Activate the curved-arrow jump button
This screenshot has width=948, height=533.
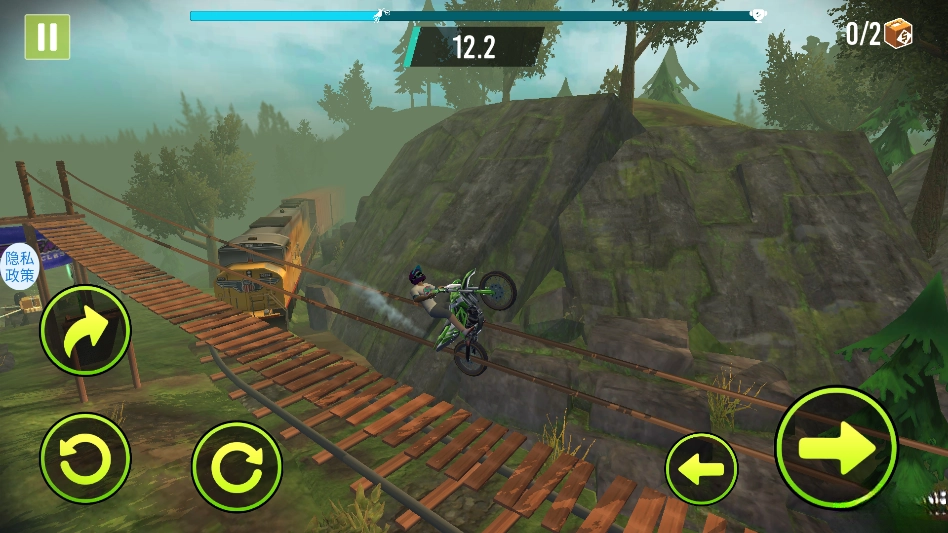85,331
